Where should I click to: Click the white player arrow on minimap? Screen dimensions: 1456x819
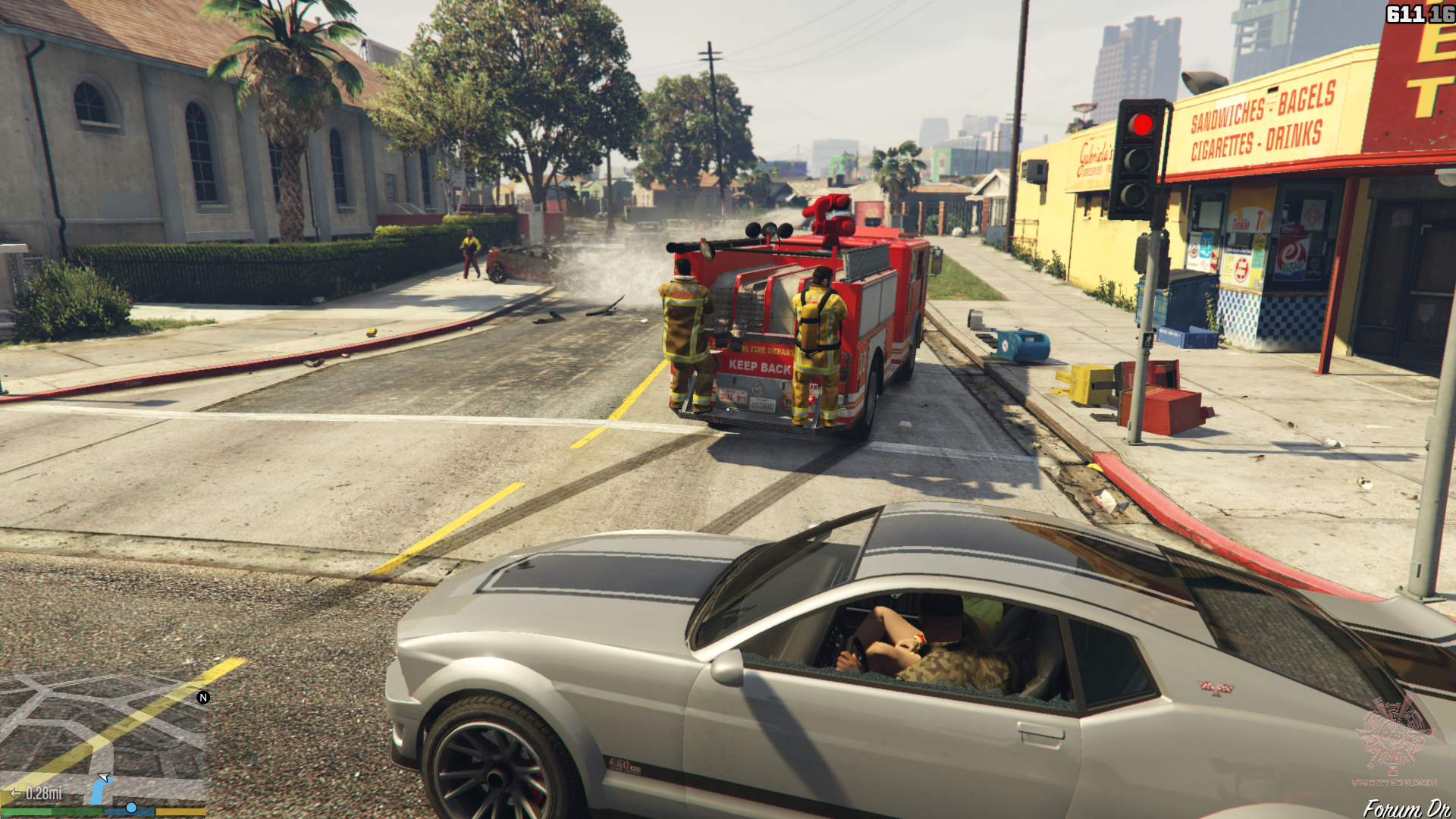[105, 777]
